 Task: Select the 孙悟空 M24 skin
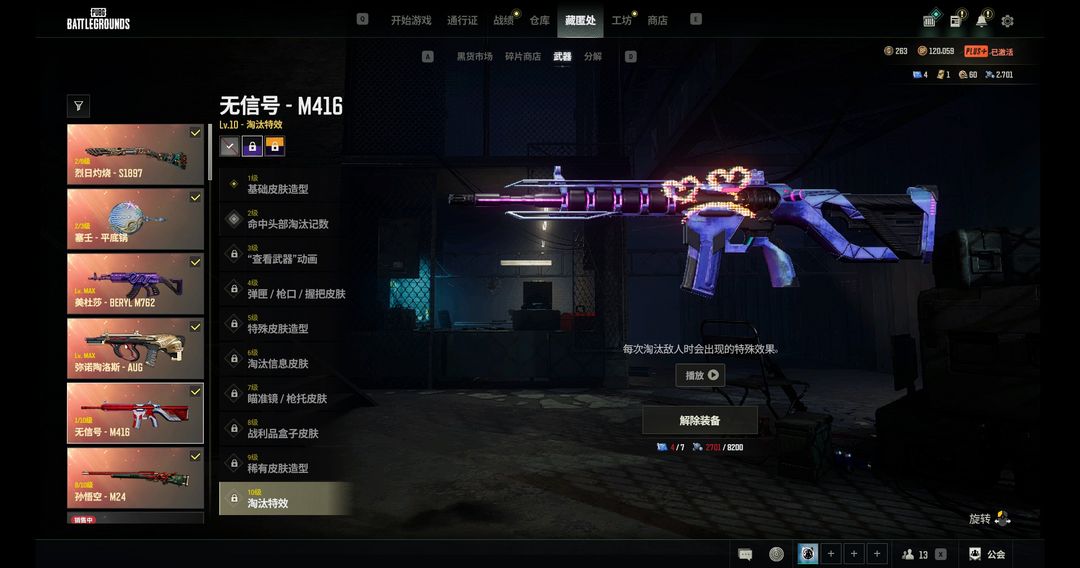pyautogui.click(x=135, y=477)
